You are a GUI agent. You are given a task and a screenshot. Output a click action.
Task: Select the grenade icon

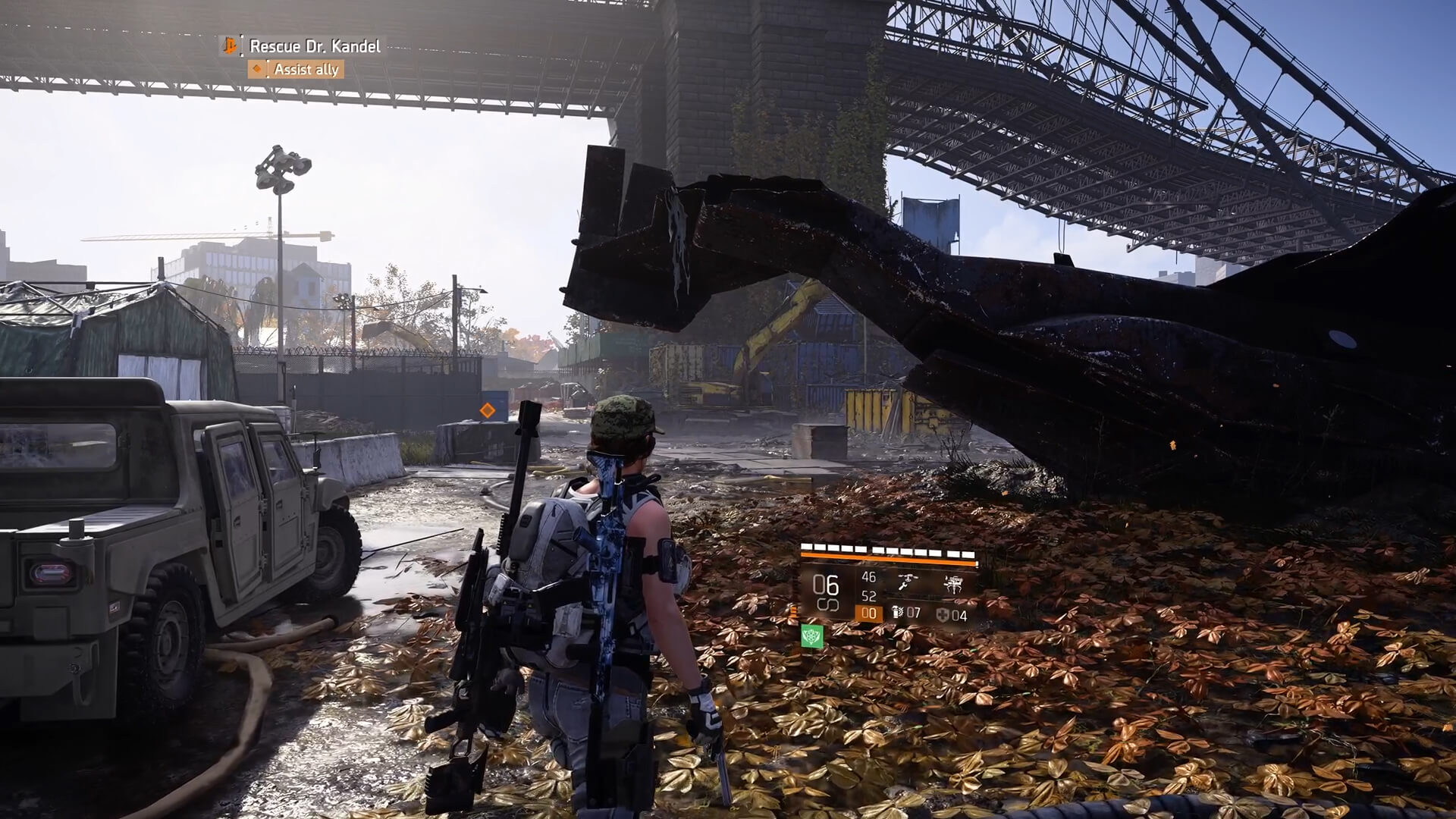[899, 613]
